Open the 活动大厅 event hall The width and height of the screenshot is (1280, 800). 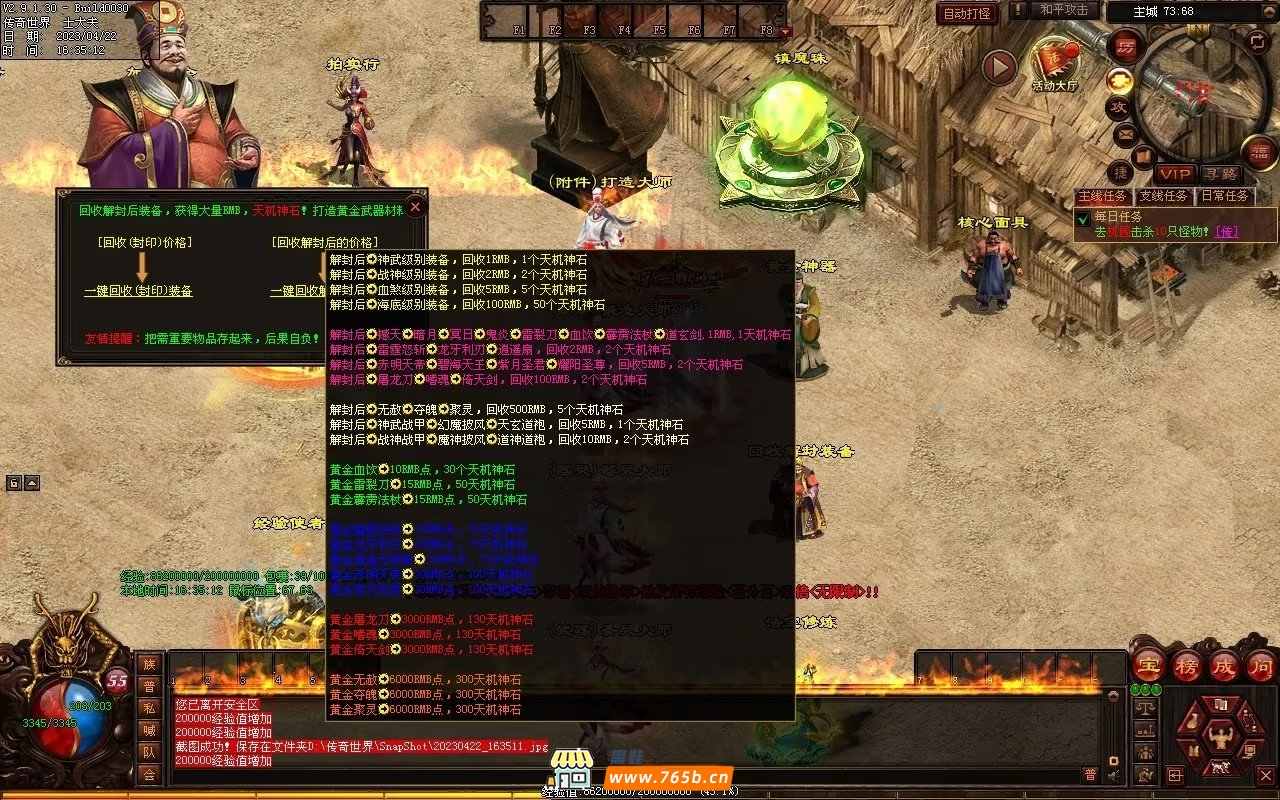point(1054,63)
